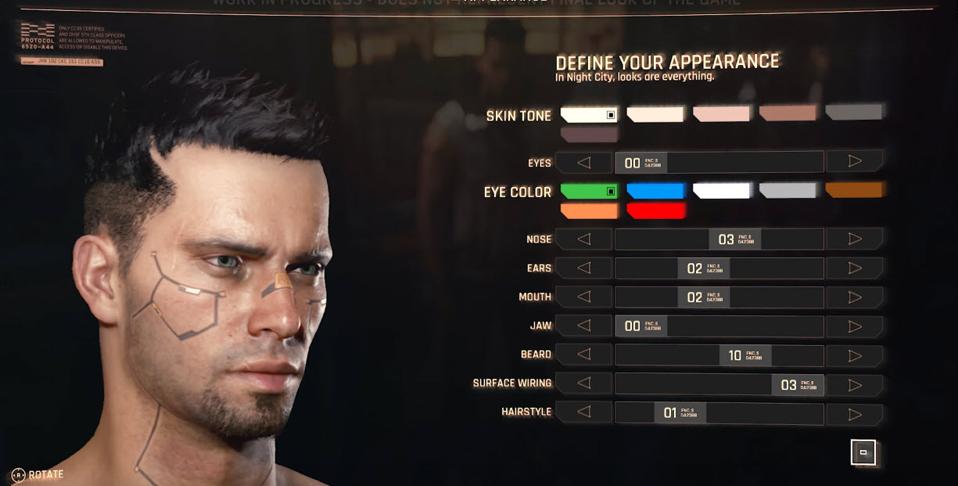Pick the green eye color swatch
This screenshot has width=958, height=486.
[588, 190]
